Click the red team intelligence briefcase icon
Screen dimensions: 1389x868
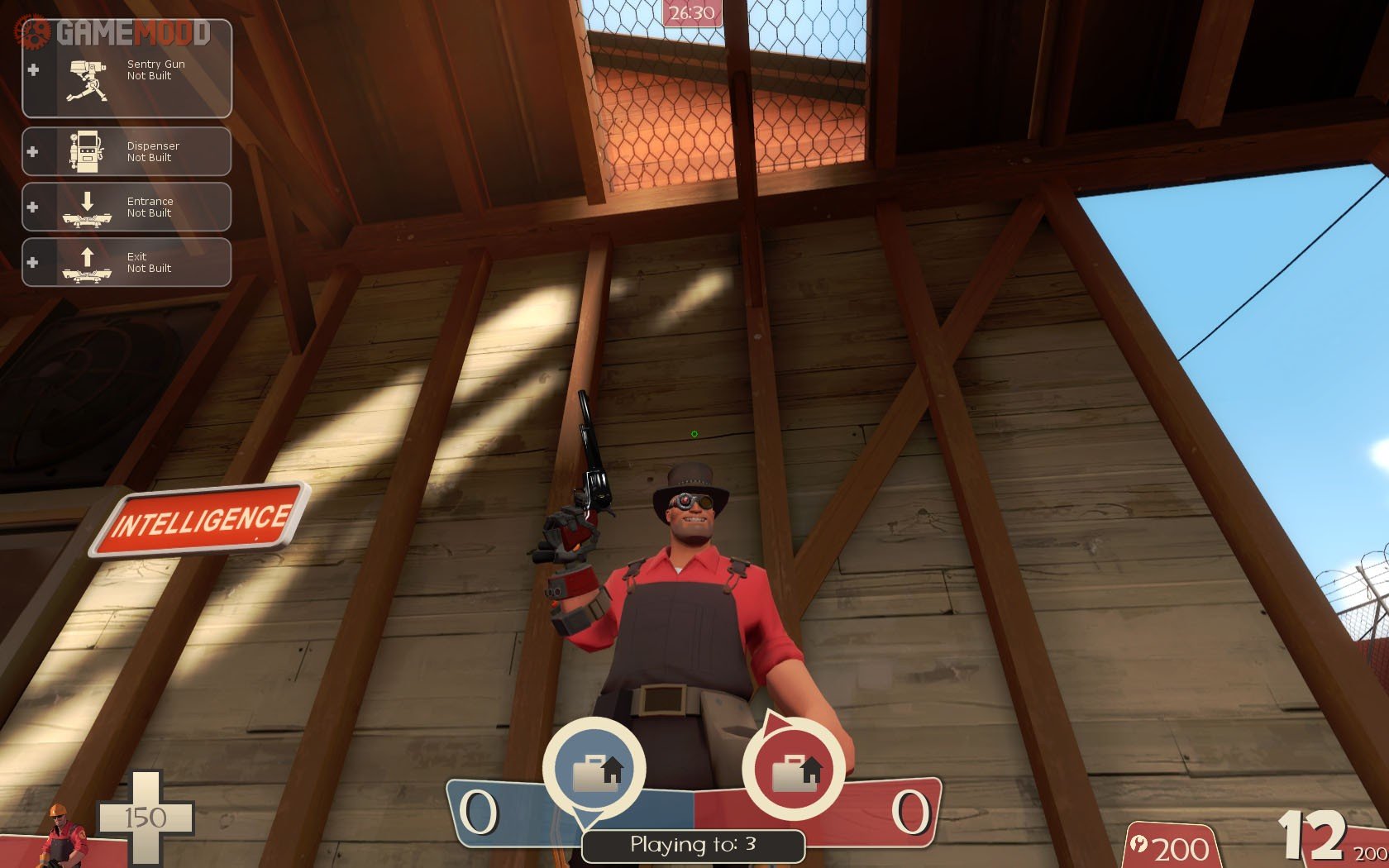click(x=794, y=770)
